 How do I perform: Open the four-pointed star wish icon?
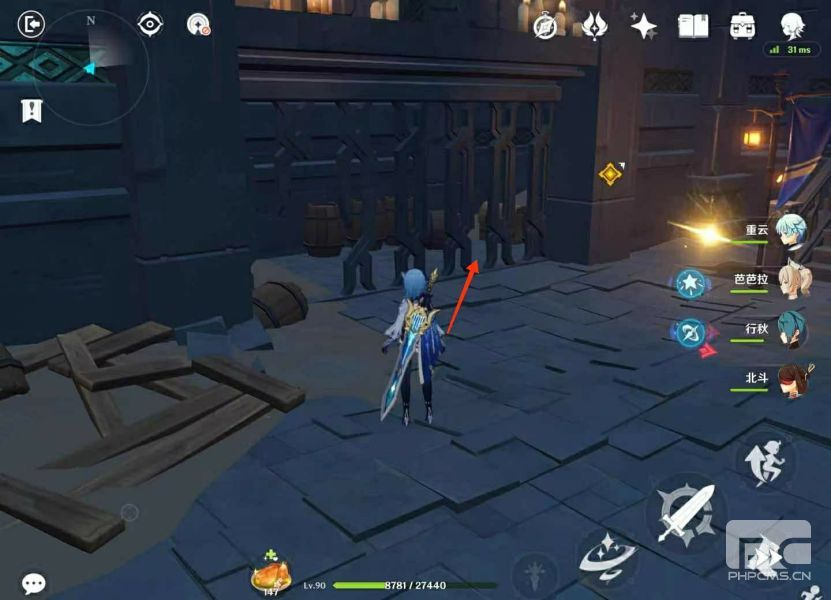pos(643,26)
